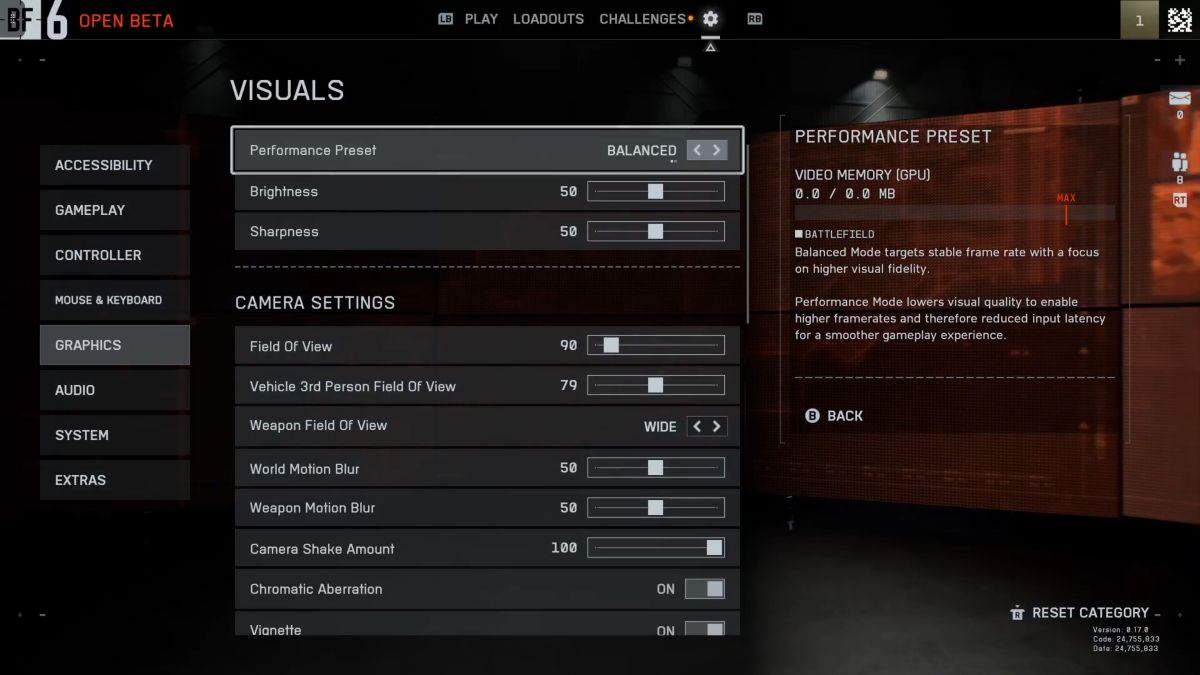Click the right arrow on Performance Preset

716,150
